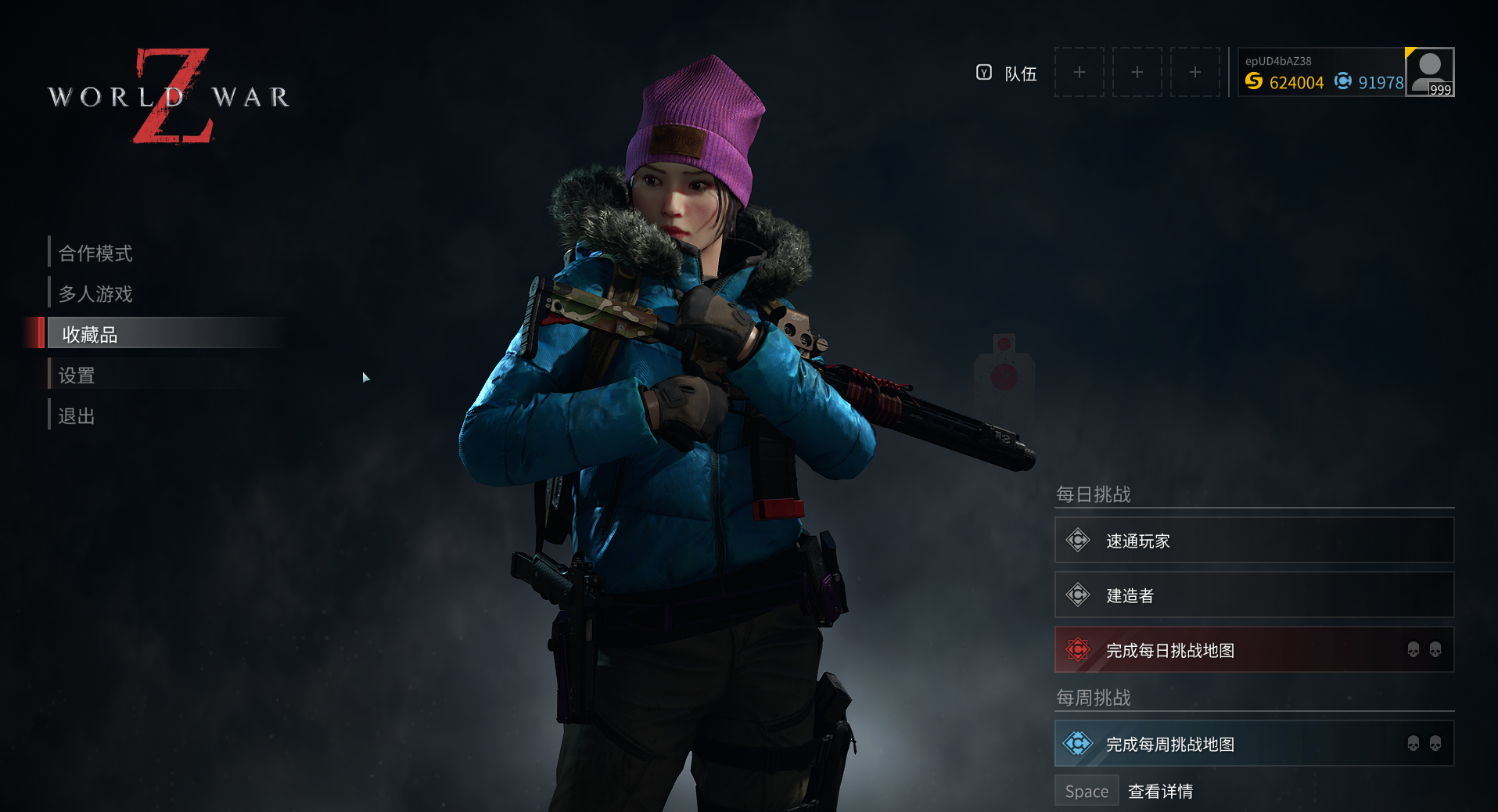Open the 速通玩家 daily challenge
The height and width of the screenshot is (812, 1498).
1253,541
